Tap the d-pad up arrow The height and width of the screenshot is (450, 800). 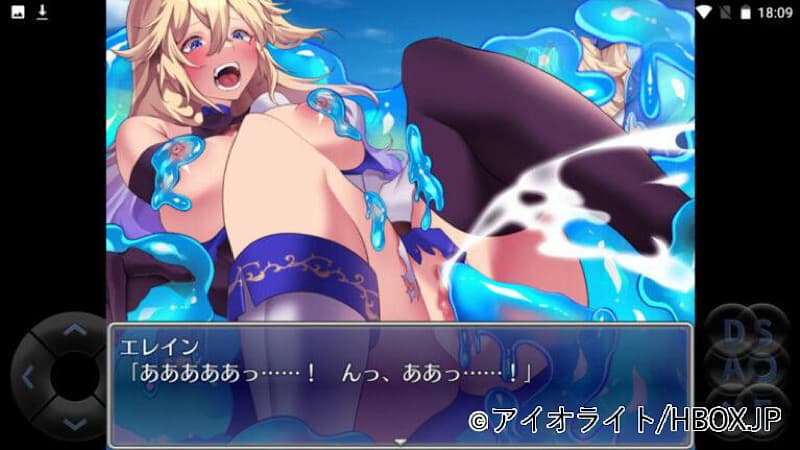click(72, 329)
